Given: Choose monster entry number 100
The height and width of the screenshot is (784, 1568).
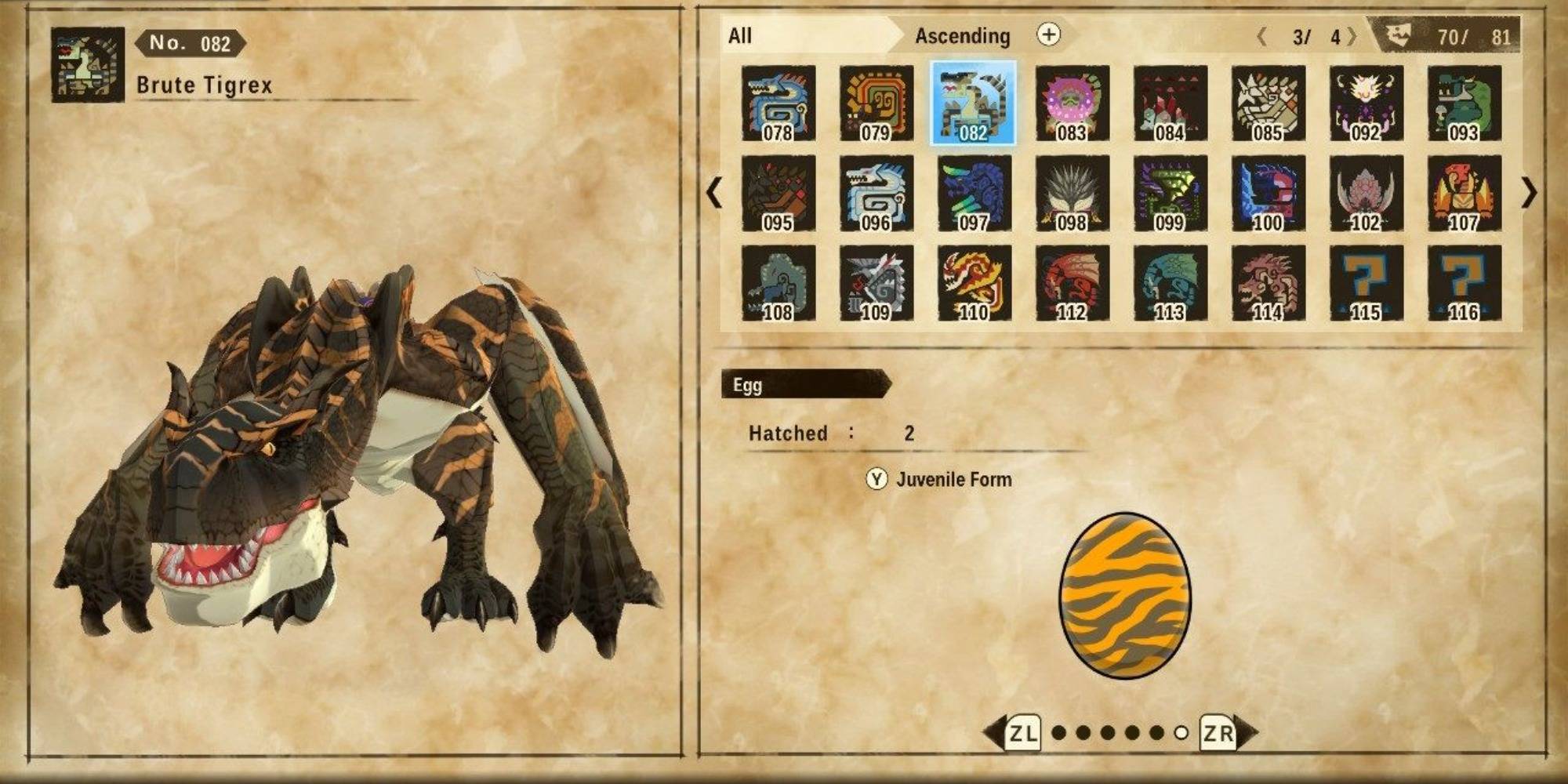Looking at the screenshot, I should coord(1268,194).
